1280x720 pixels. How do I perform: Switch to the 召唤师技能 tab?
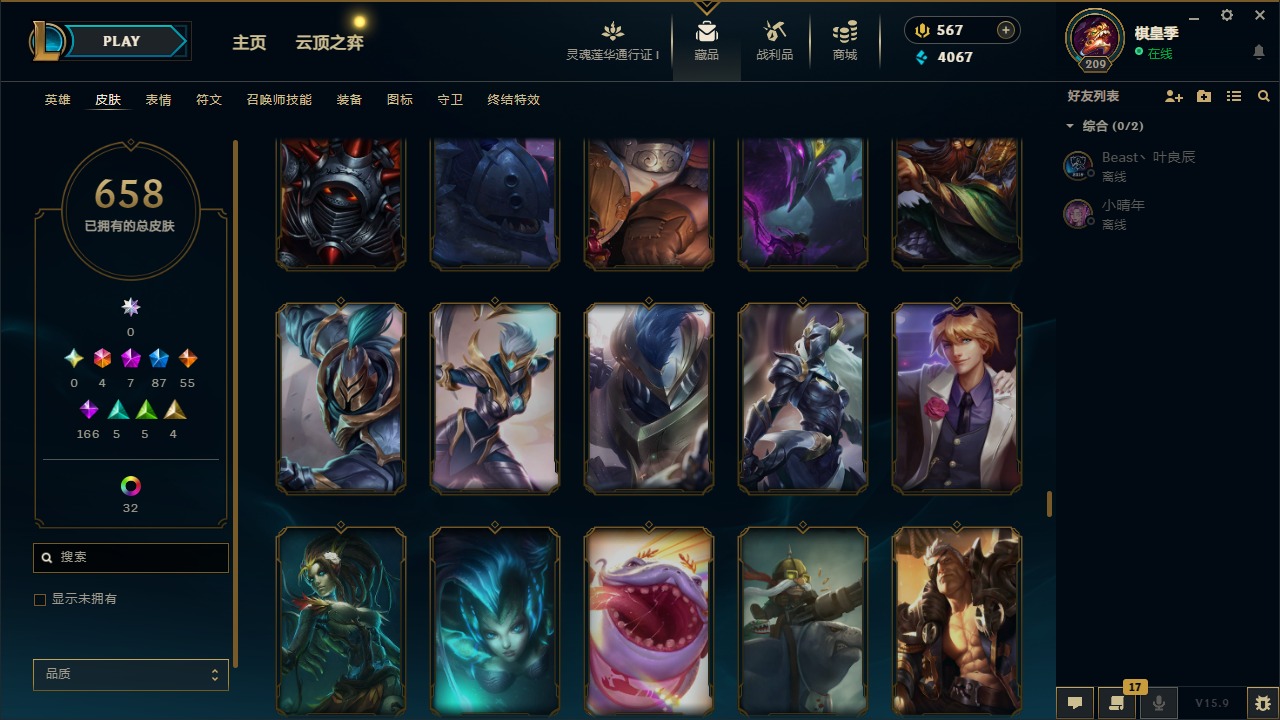coord(279,100)
